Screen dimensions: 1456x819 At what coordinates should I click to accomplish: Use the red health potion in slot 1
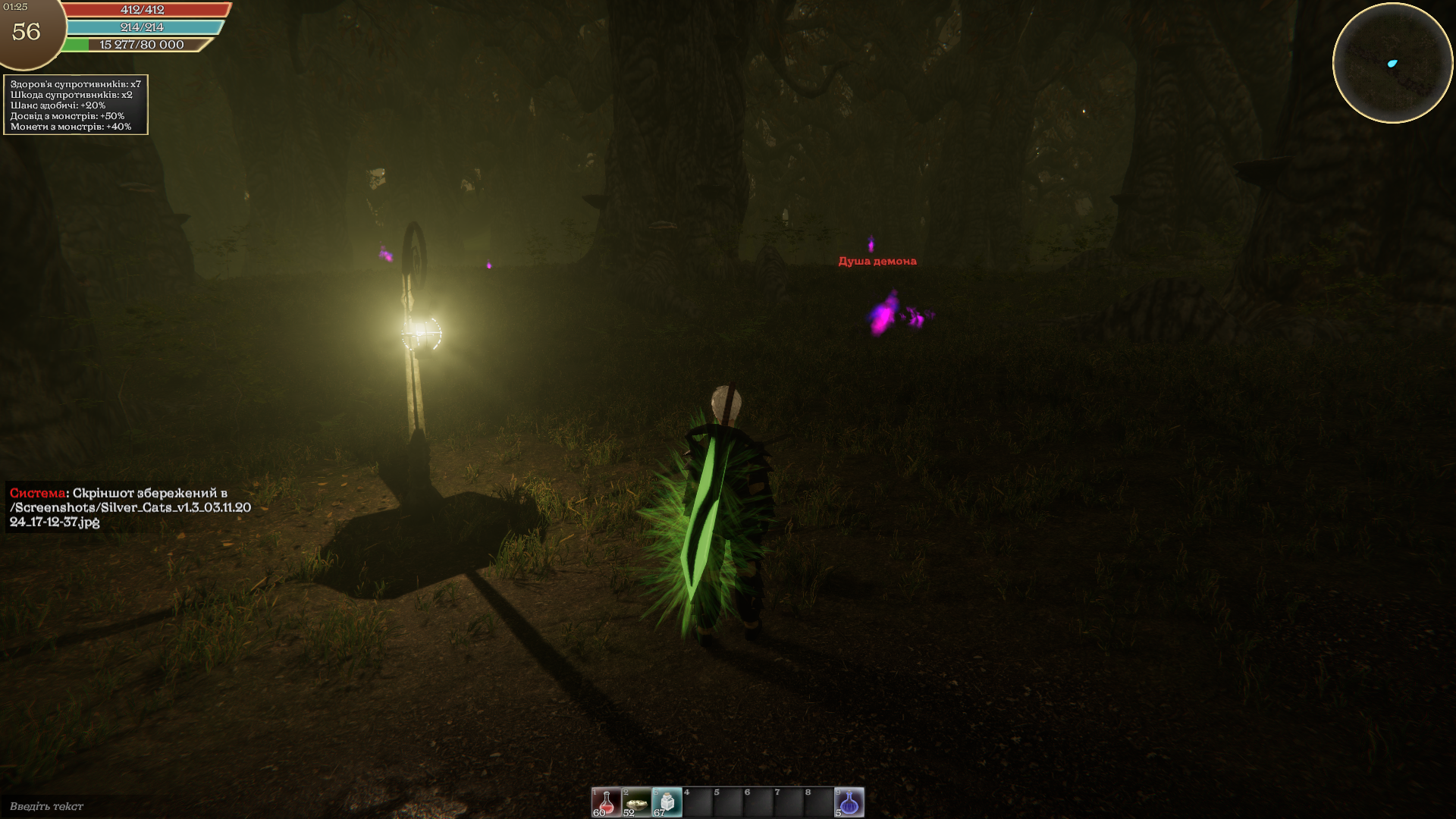click(x=606, y=802)
